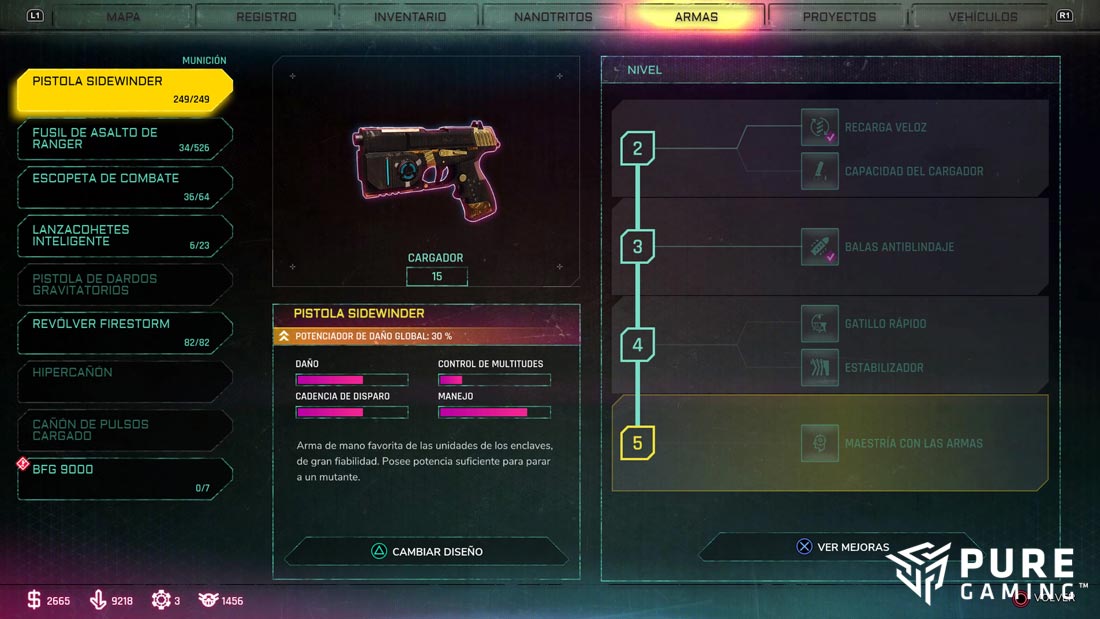The image size is (1100, 619).
Task: Switch to the Vehículos tab
Action: coord(983,17)
